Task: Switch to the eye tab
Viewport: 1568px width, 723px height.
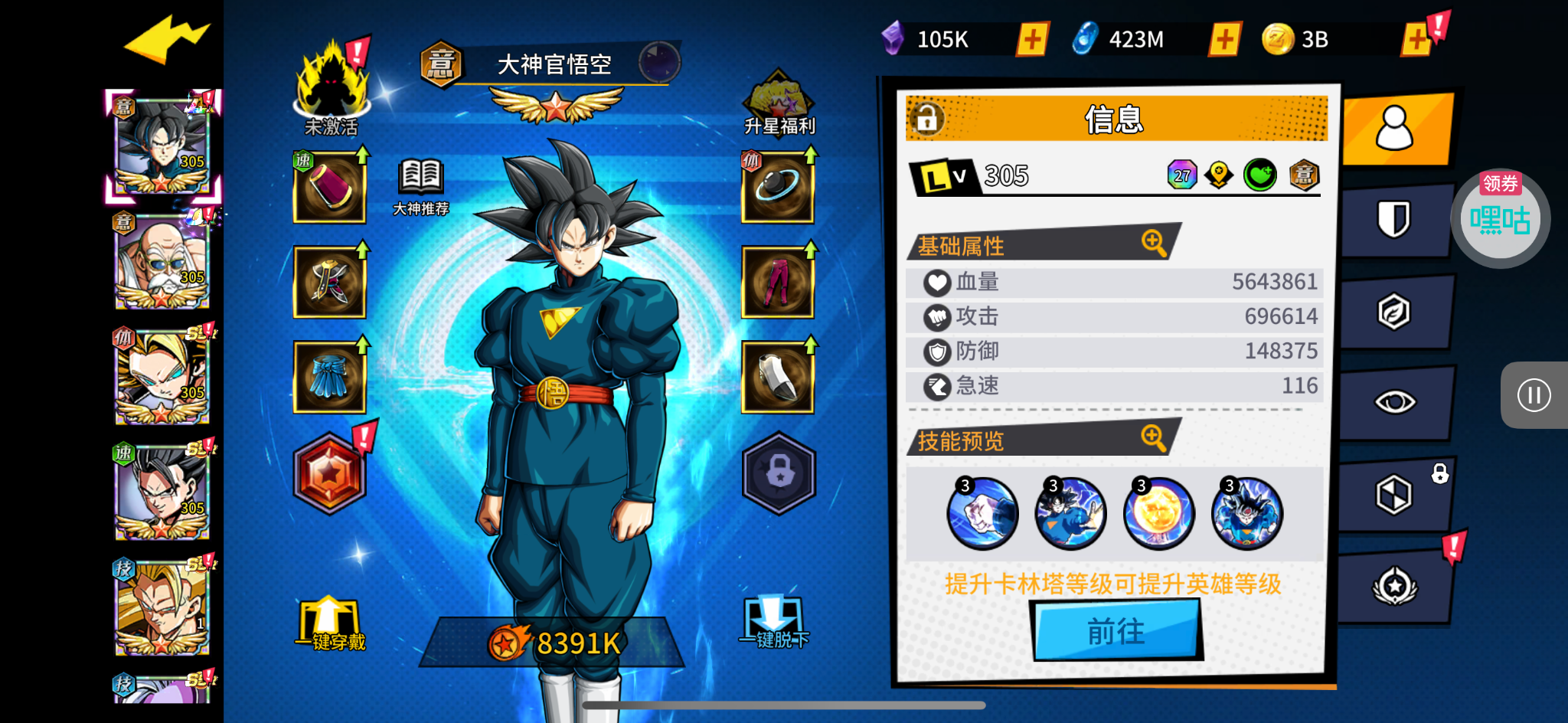Action: point(1394,402)
